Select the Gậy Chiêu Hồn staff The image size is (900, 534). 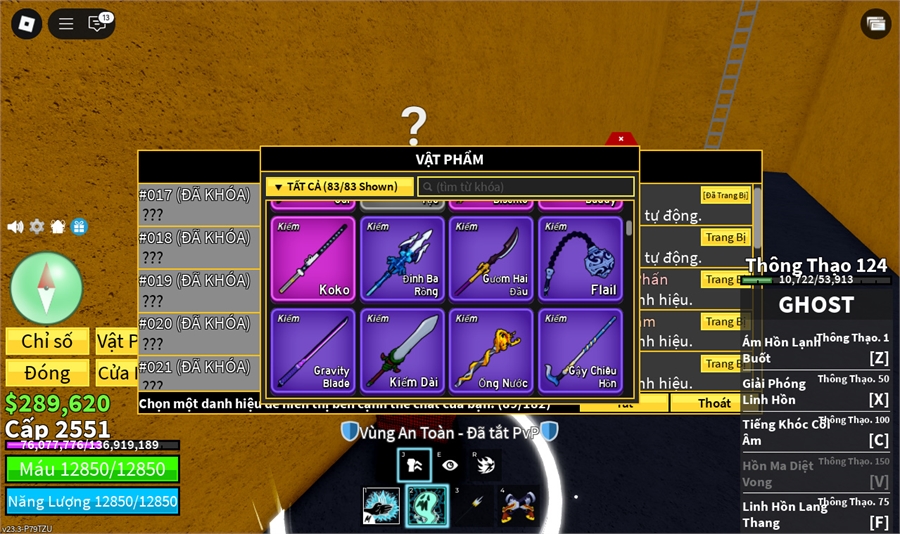click(x=580, y=351)
